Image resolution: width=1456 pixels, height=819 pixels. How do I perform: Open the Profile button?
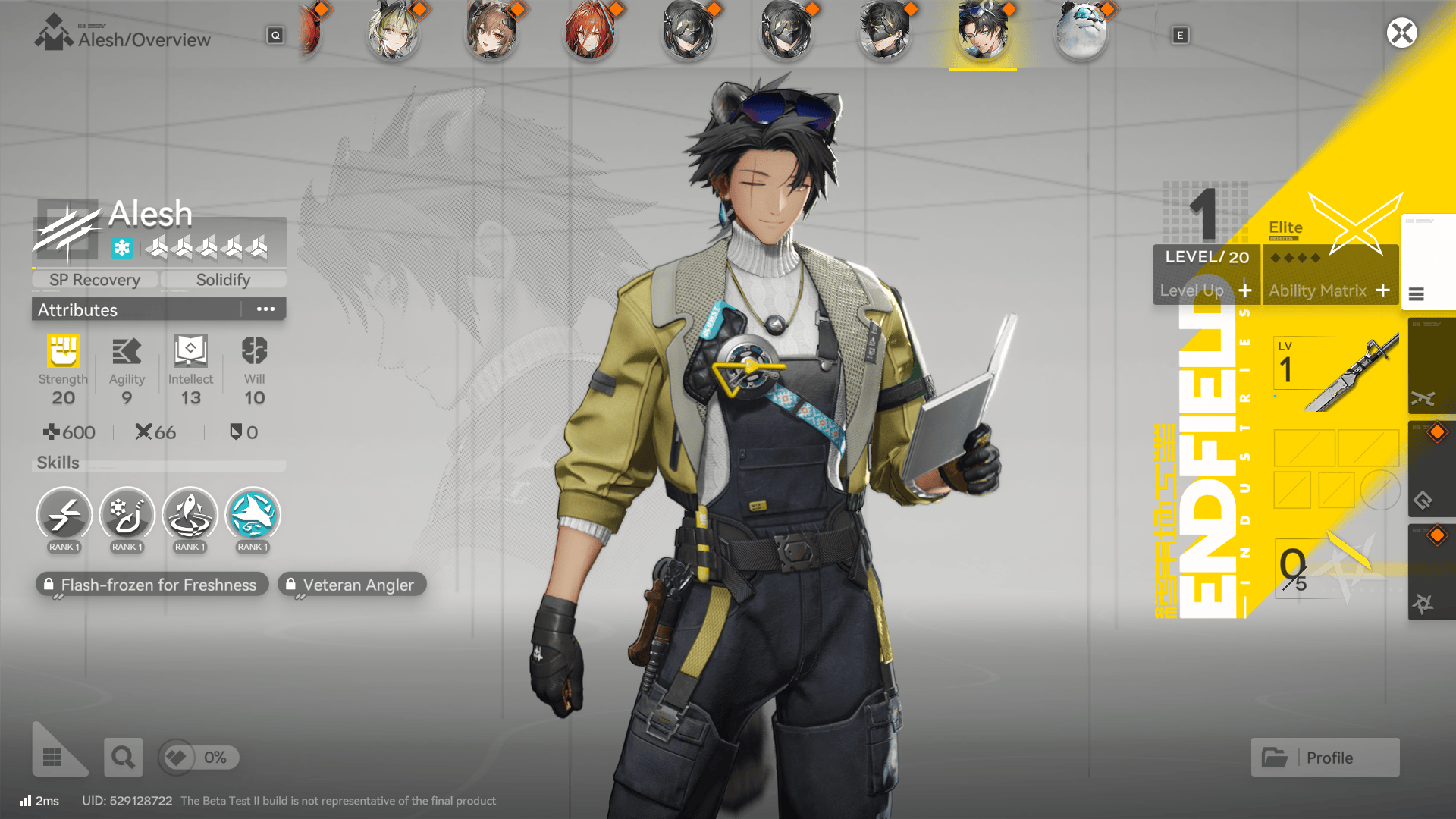click(1324, 757)
